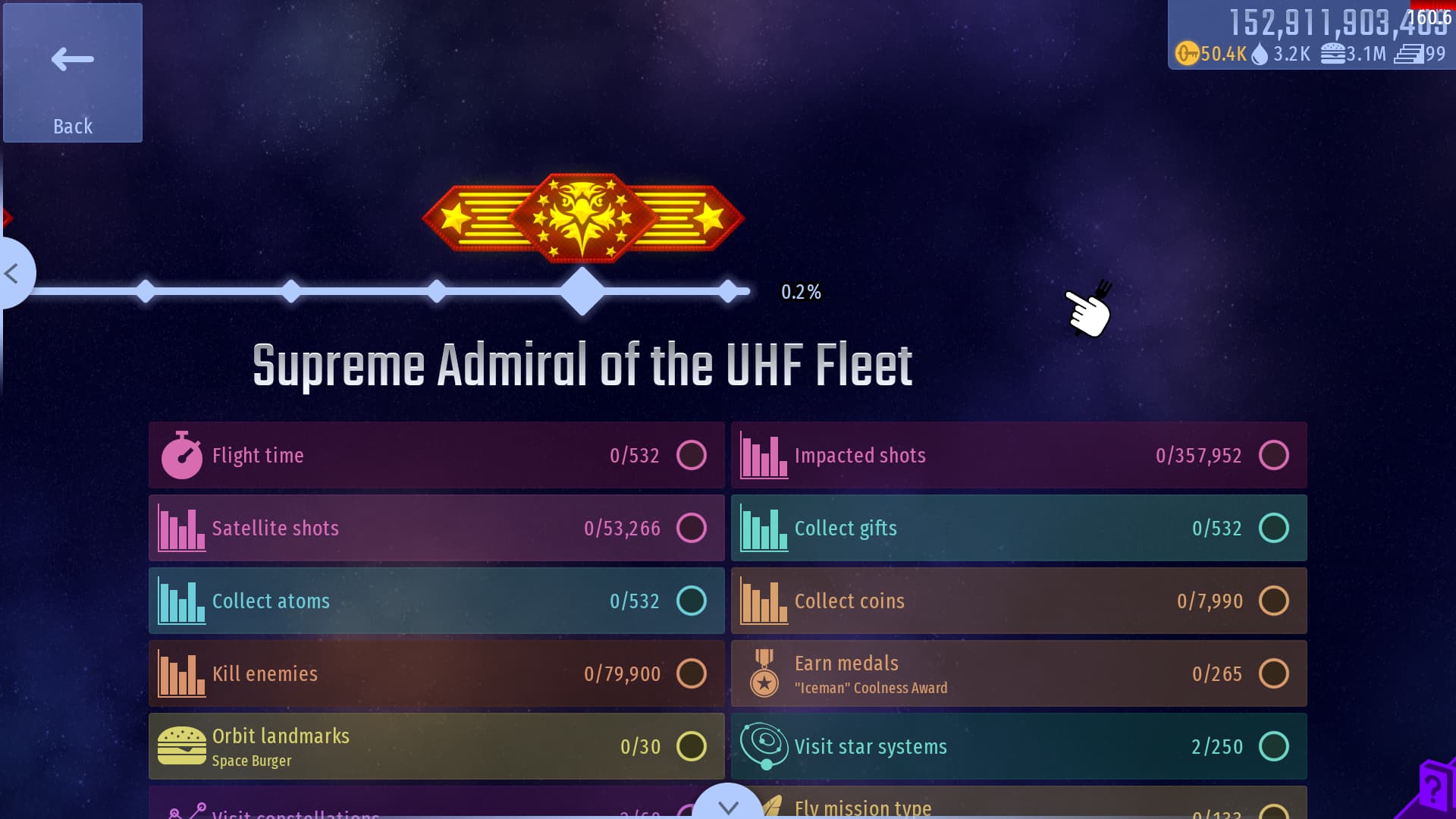Open the Visit star systems row
Viewport: 1456px width, 819px height.
click(1018, 746)
